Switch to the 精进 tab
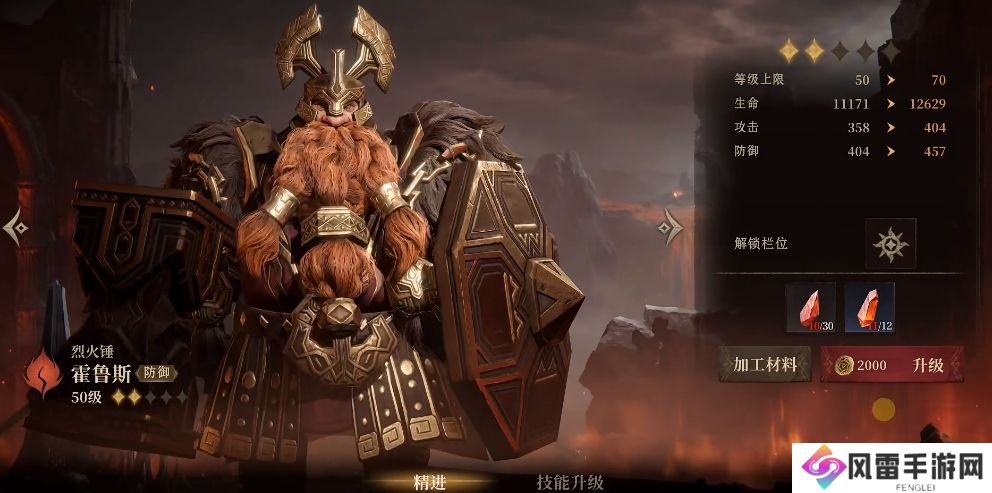 click(x=429, y=481)
